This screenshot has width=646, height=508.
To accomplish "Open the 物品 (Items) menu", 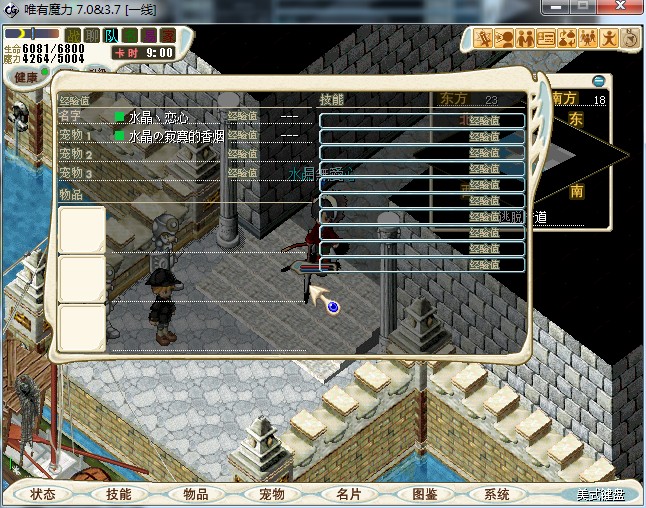I will click(x=196, y=494).
